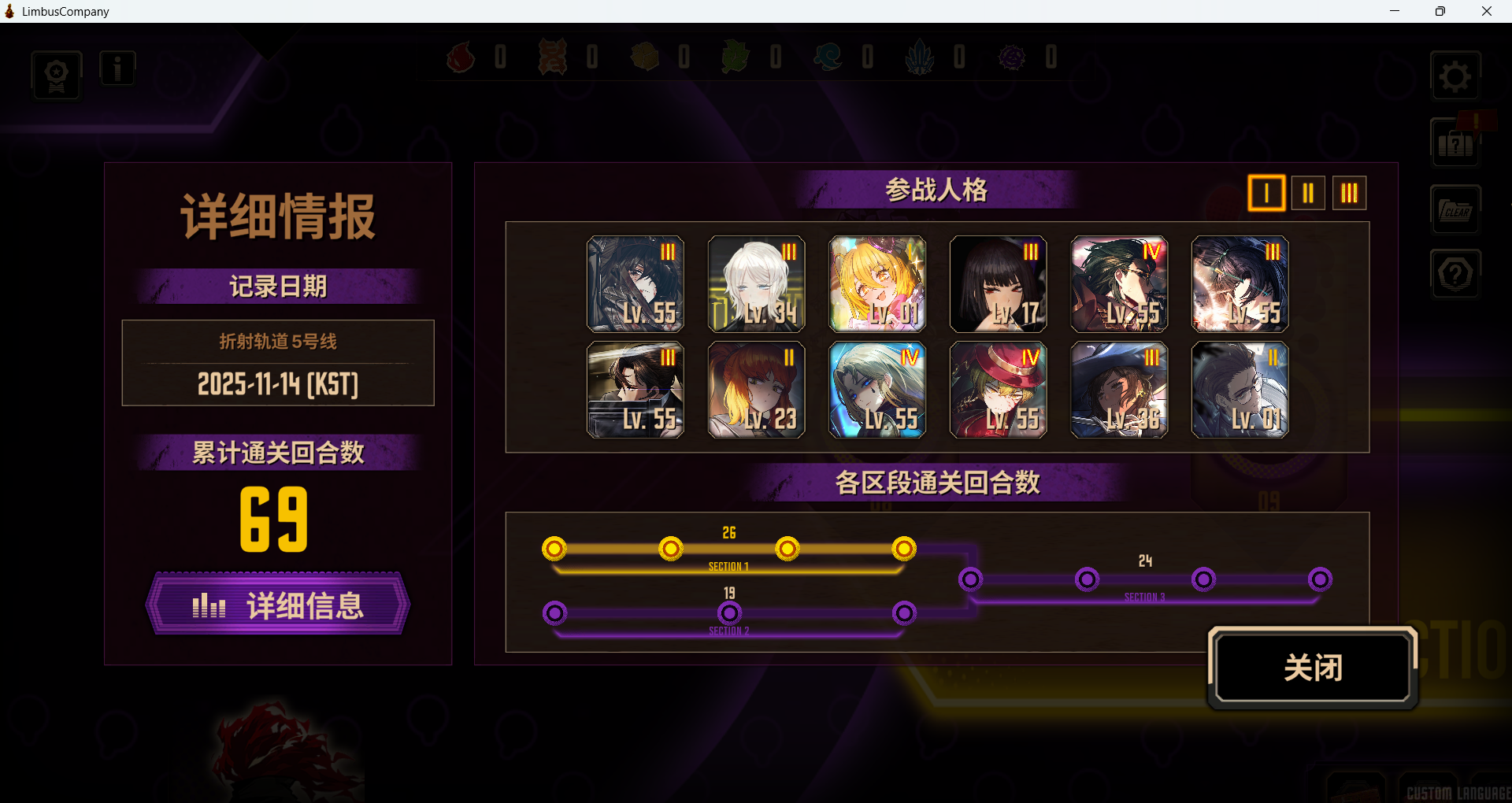The width and height of the screenshot is (1512, 803).
Task: Click the first yellow node on Section 1 track
Action: [x=555, y=549]
